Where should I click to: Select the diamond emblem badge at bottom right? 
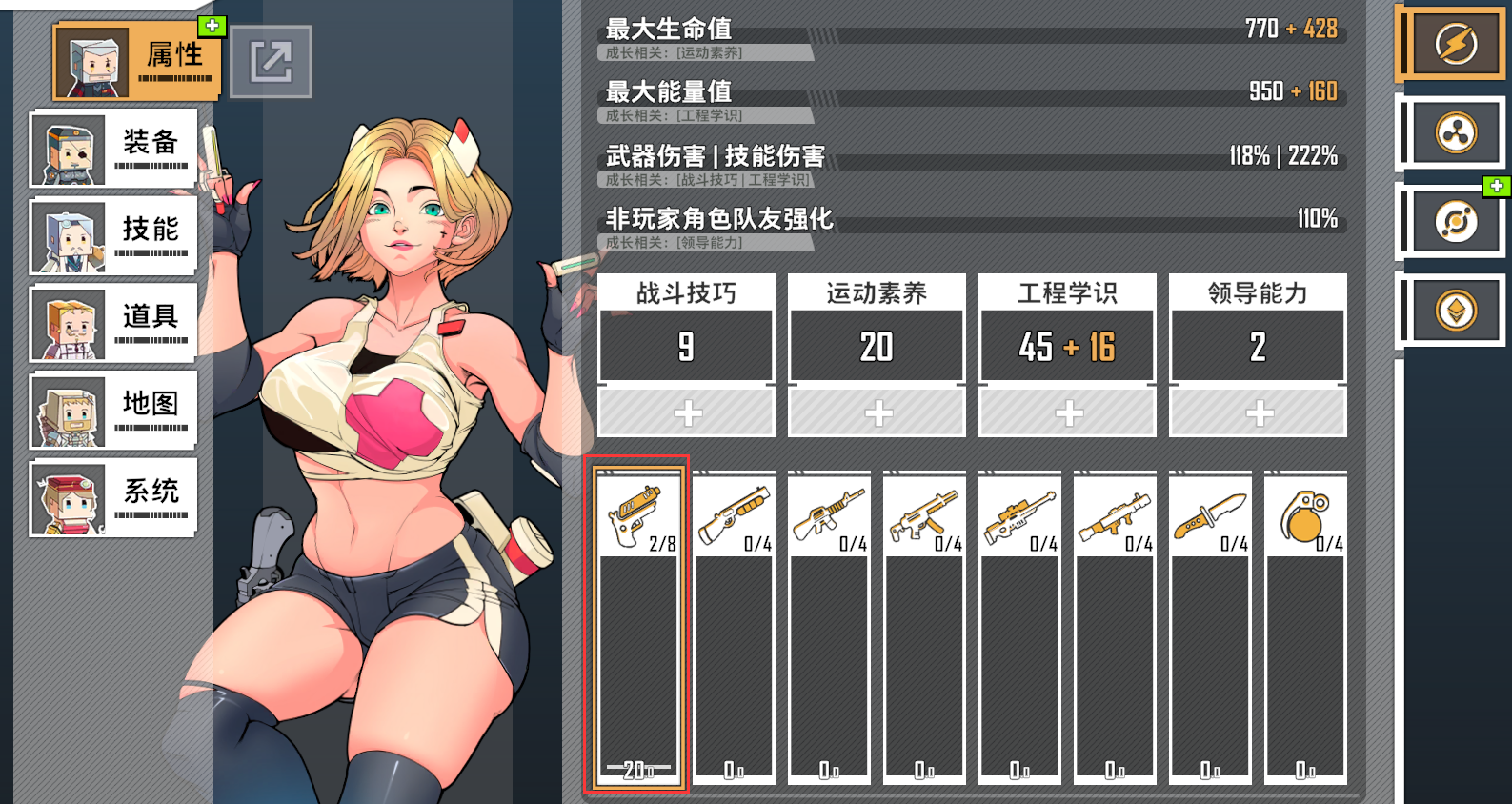[1454, 310]
